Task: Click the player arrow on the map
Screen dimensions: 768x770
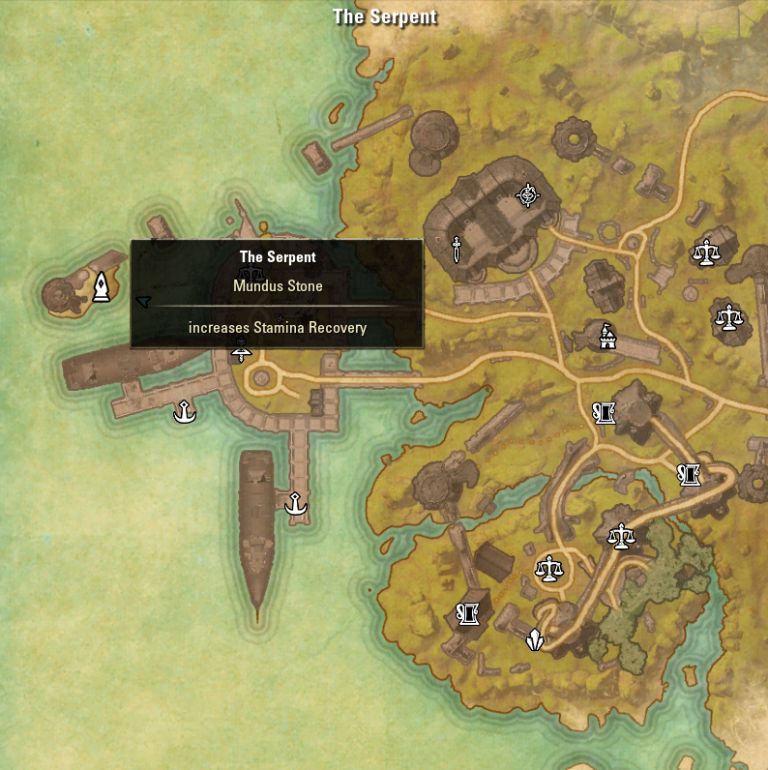Action: 143,300
